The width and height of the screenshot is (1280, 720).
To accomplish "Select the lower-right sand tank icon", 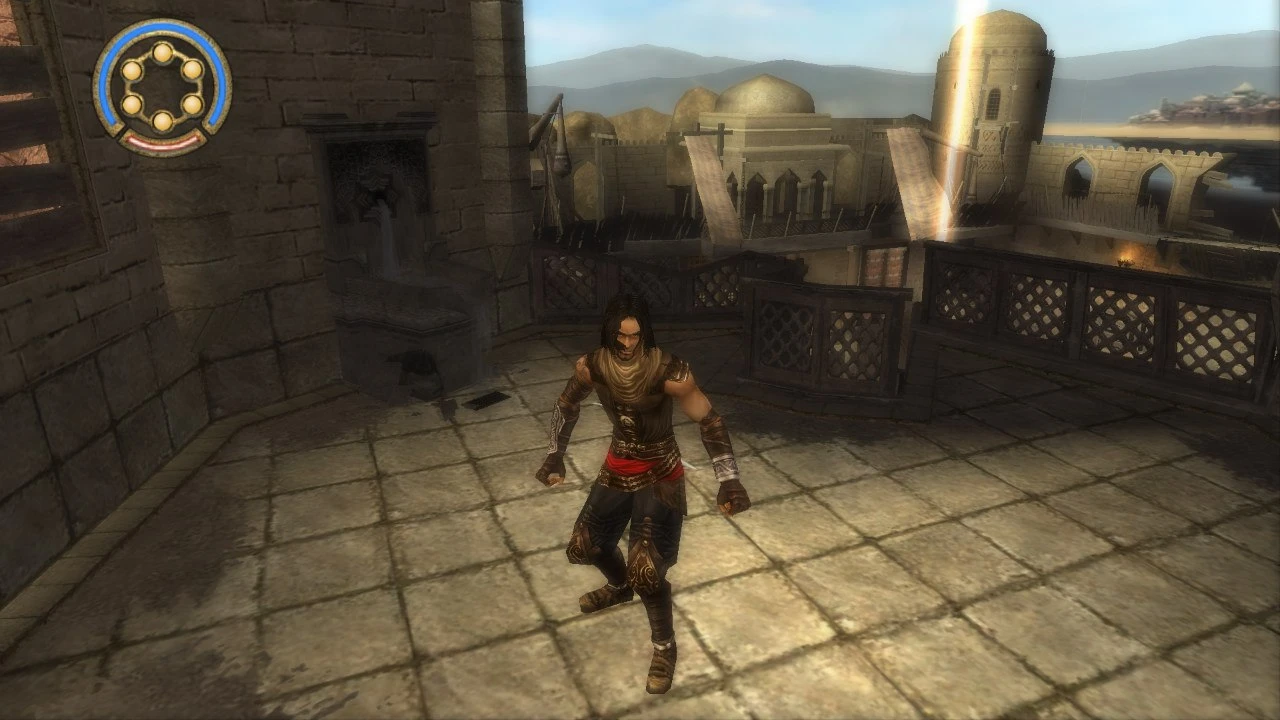I will point(192,104).
